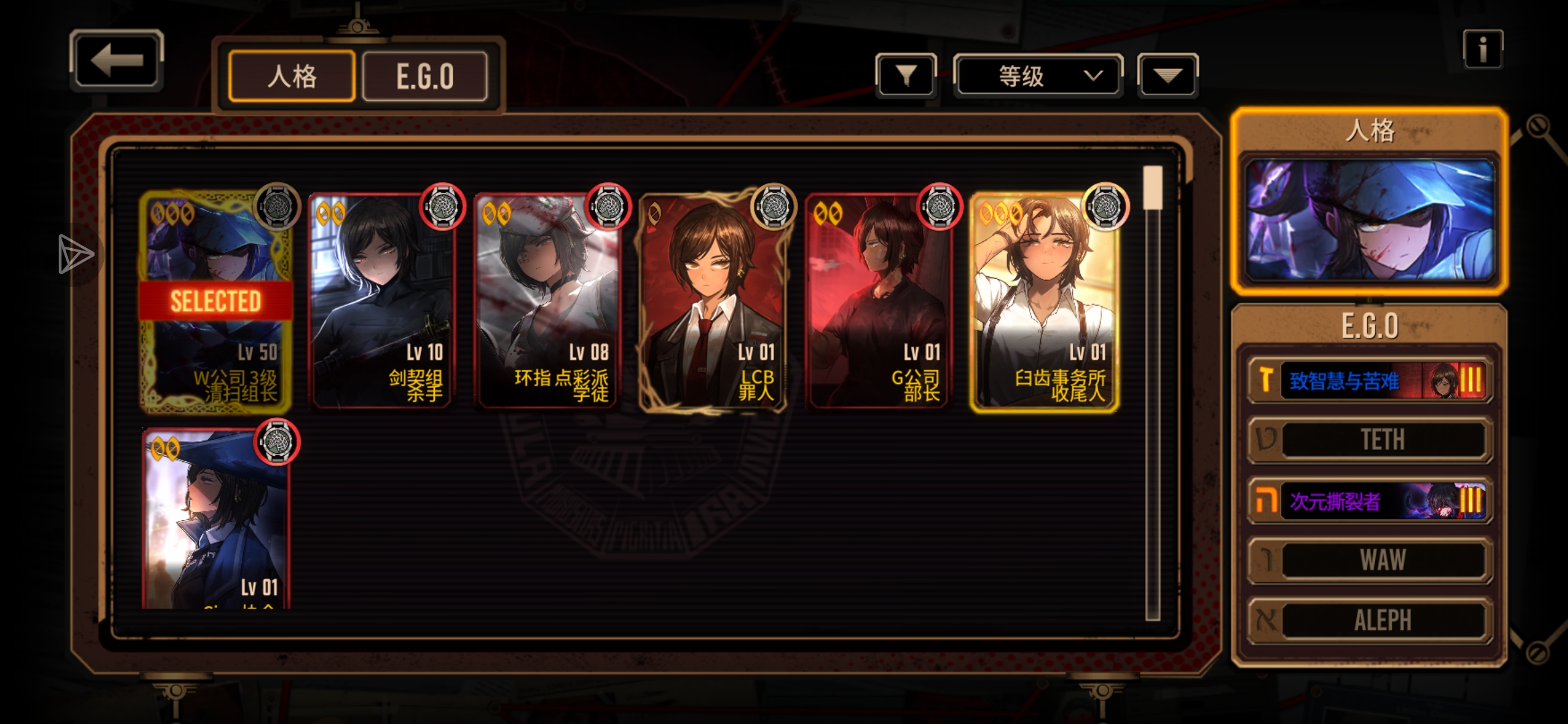Switch to the 人格 tab

pyautogui.click(x=291, y=76)
